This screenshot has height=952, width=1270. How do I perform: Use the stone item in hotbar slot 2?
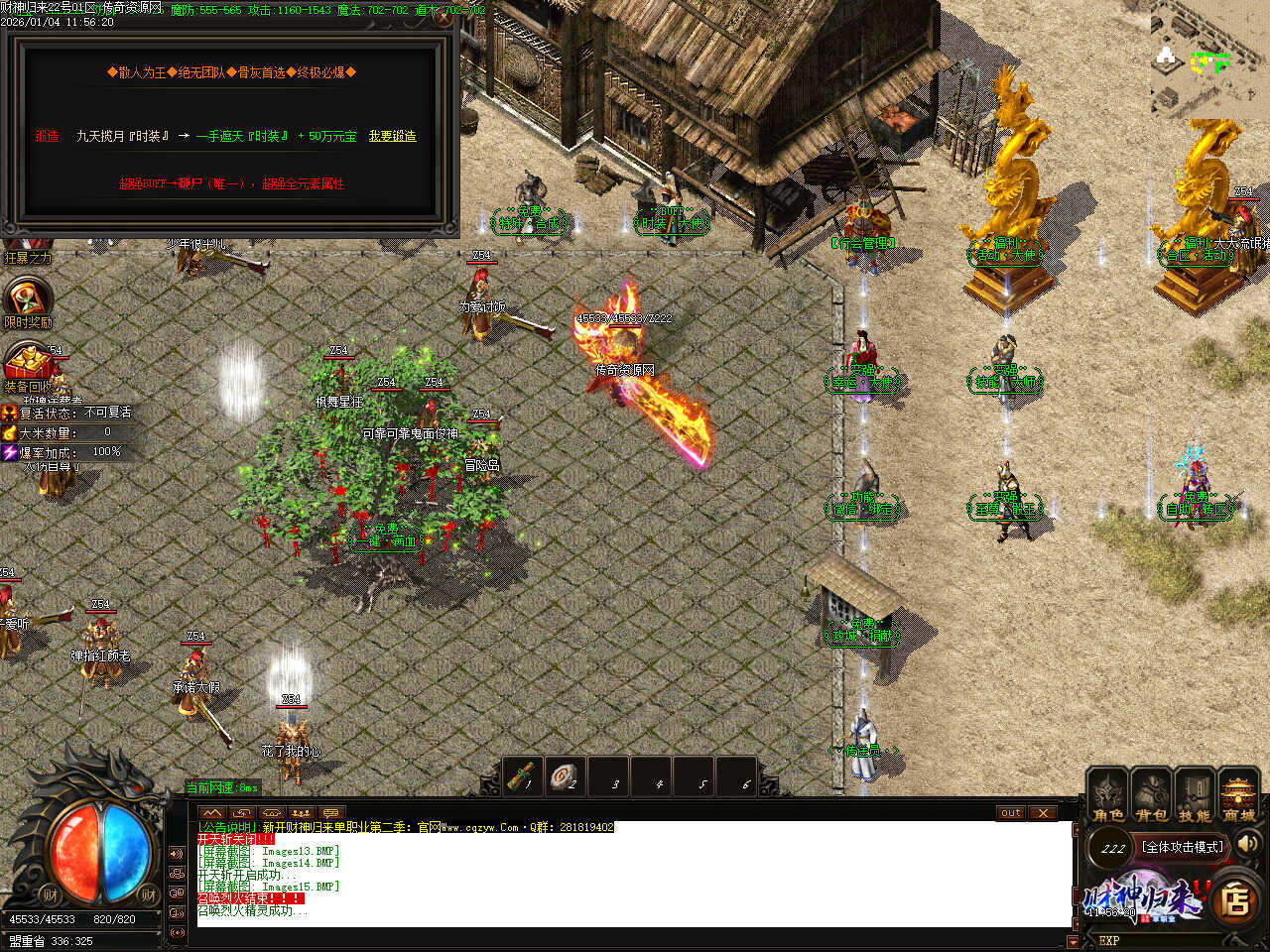pyautogui.click(x=566, y=776)
